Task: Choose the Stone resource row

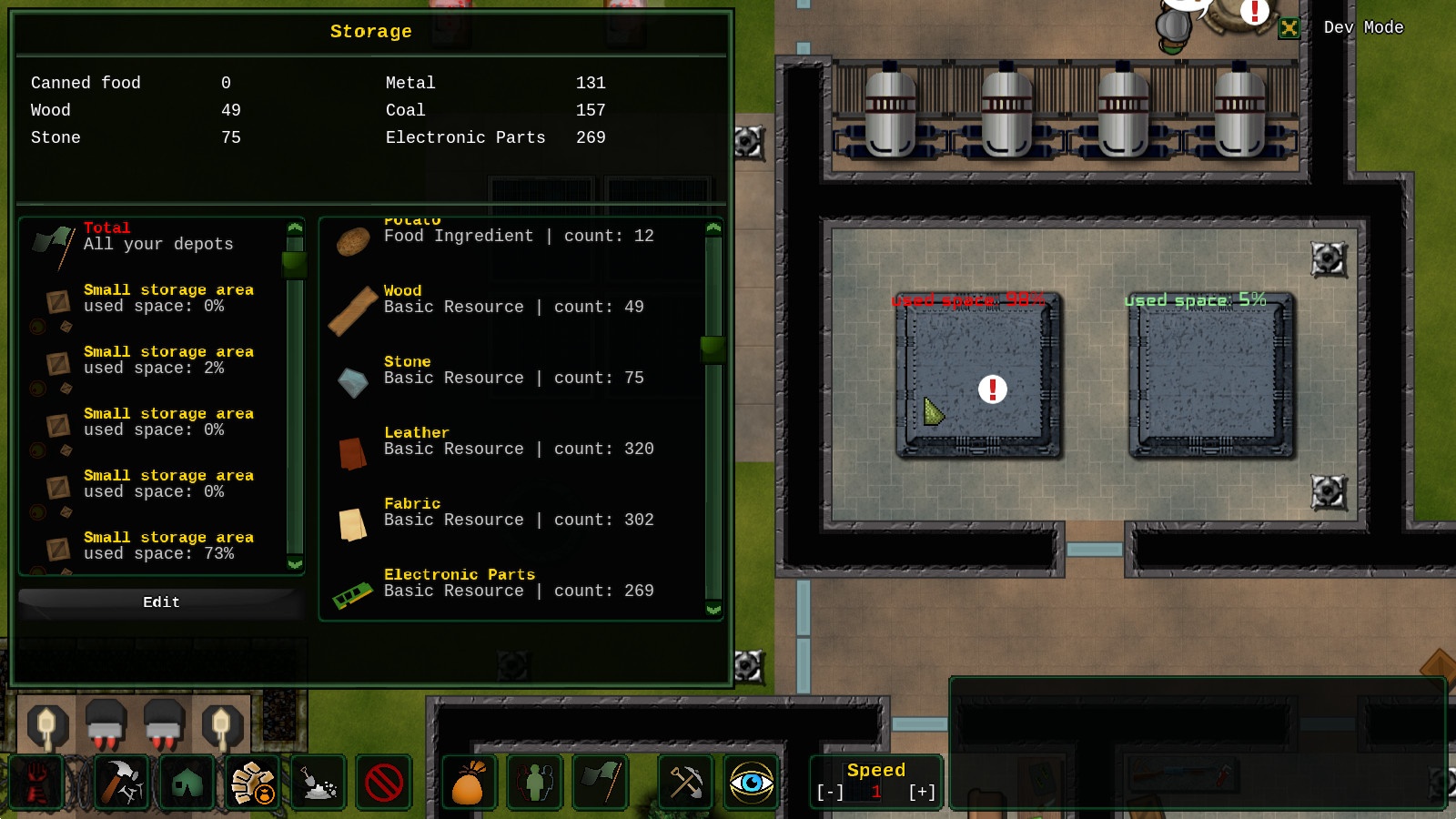Action: pyautogui.click(x=512, y=371)
